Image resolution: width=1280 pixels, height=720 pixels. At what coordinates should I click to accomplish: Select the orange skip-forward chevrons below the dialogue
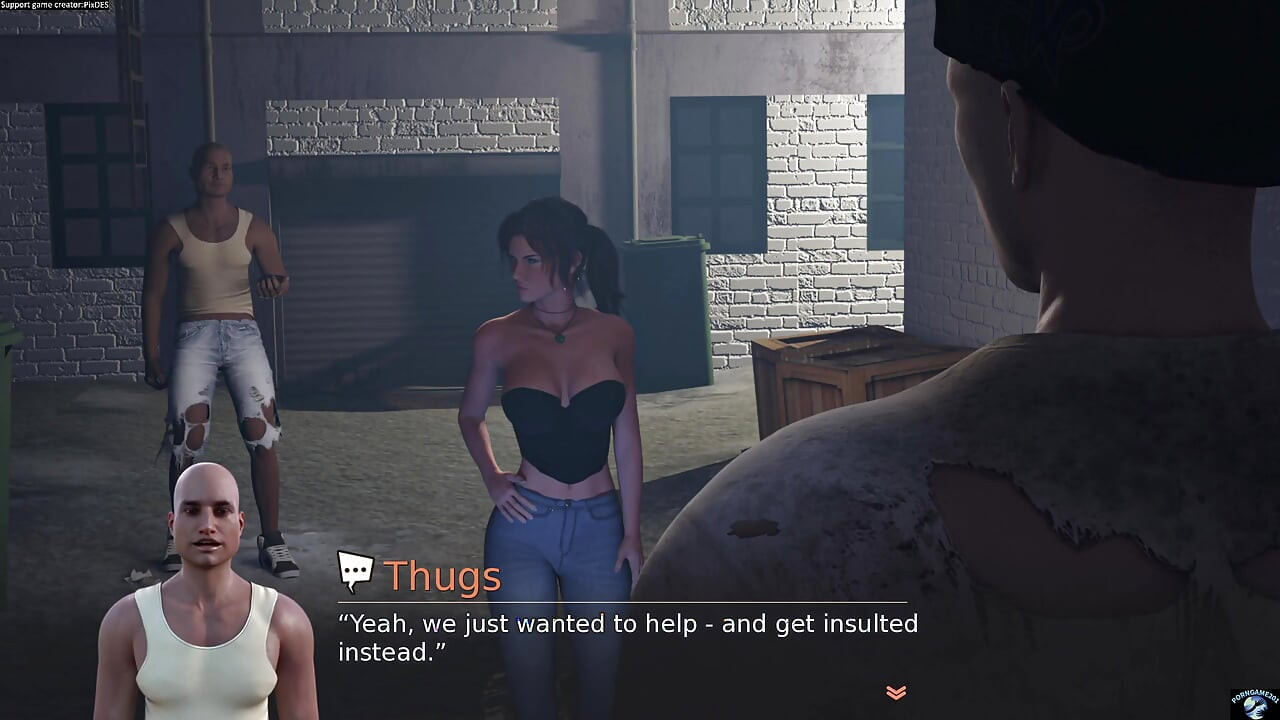[895, 690]
